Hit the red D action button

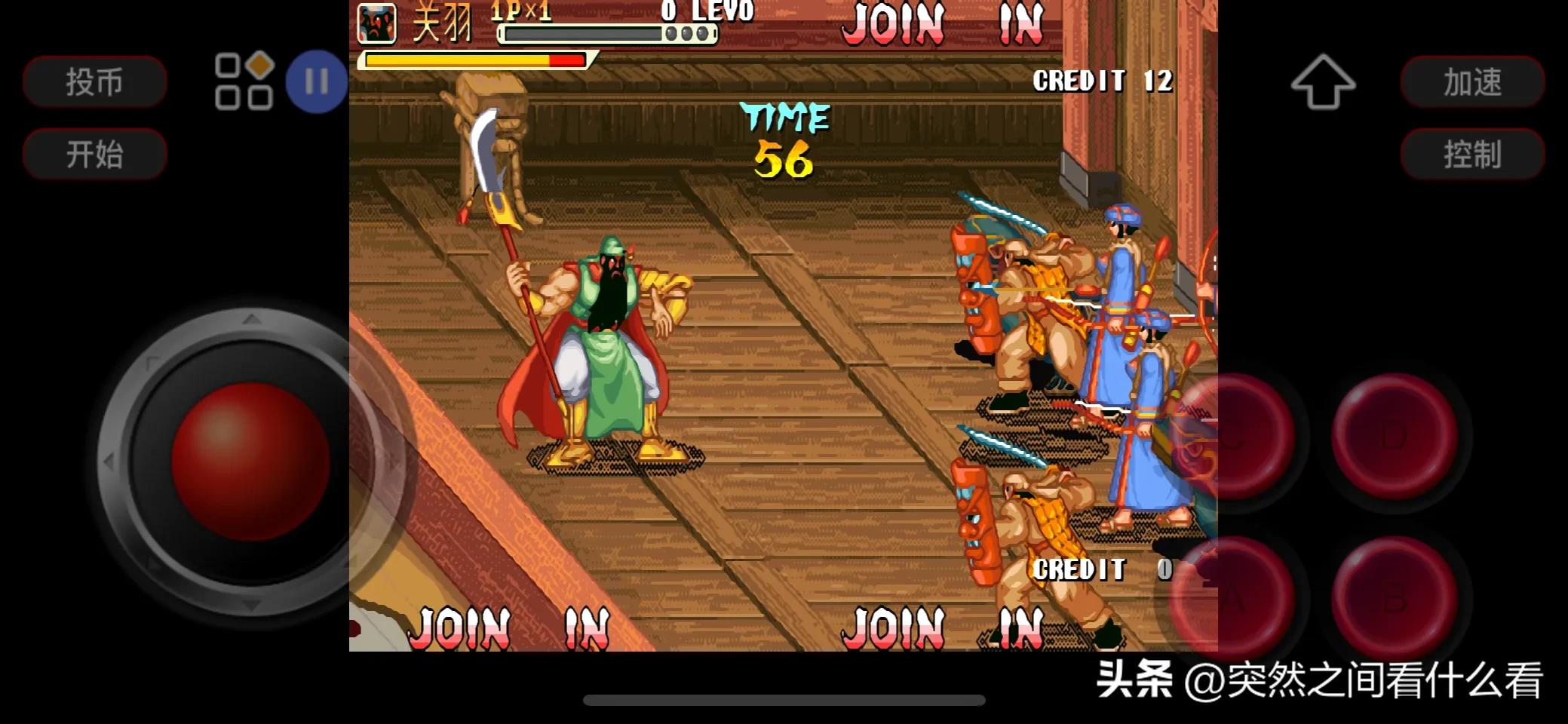pos(1394,436)
